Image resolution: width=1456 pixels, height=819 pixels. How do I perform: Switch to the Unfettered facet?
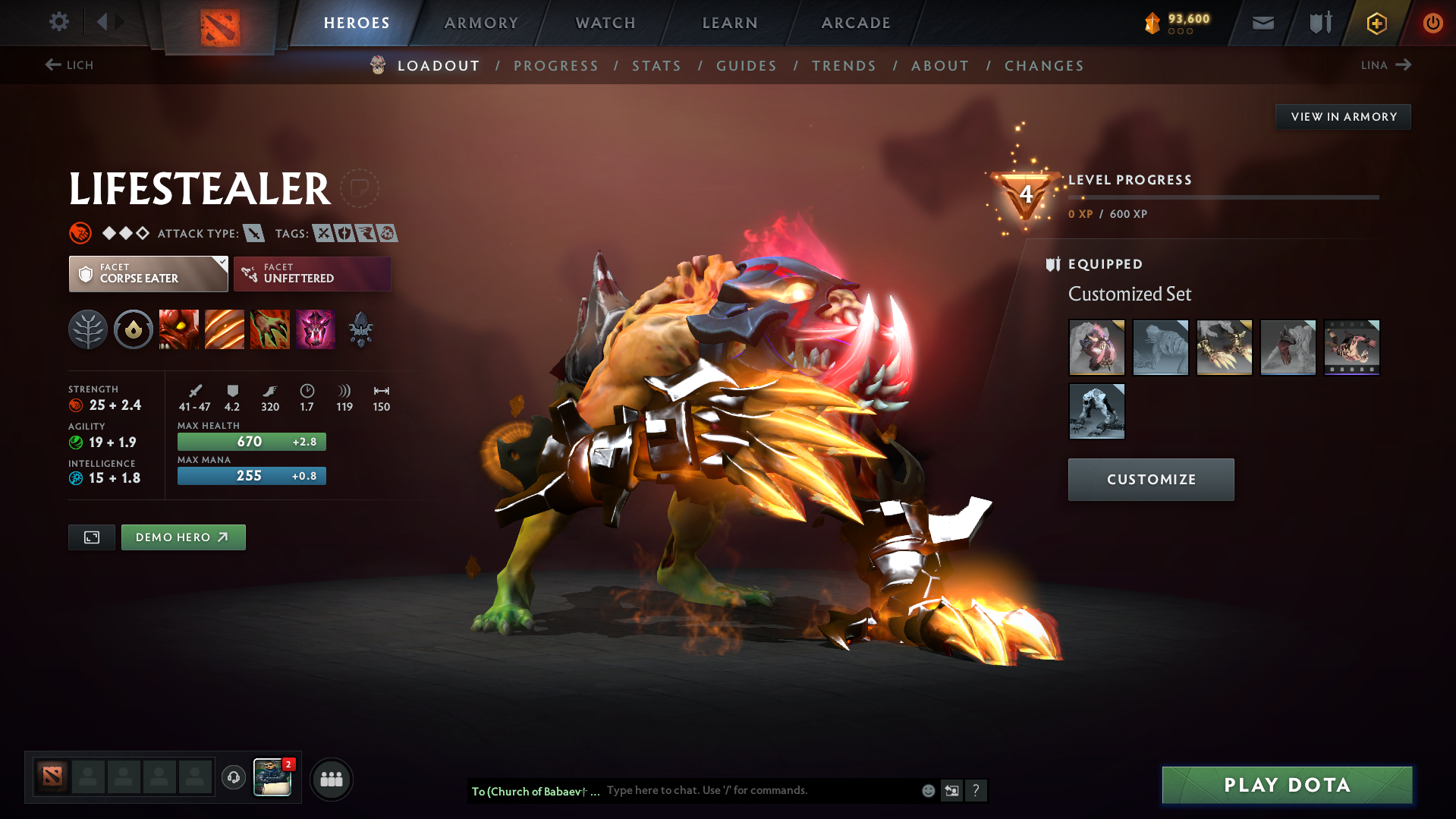click(x=311, y=273)
